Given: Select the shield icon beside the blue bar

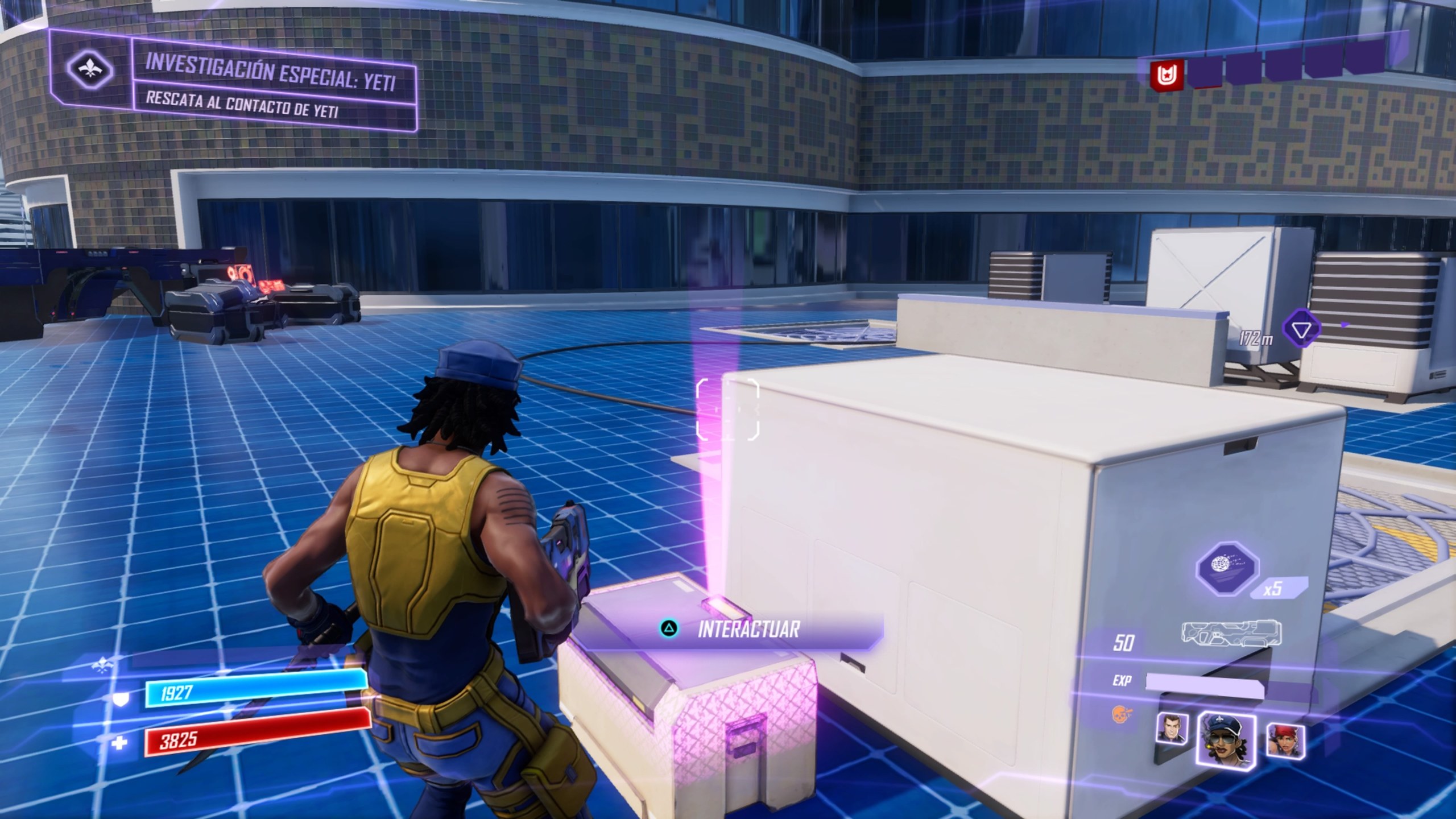Looking at the screenshot, I should 119,700.
